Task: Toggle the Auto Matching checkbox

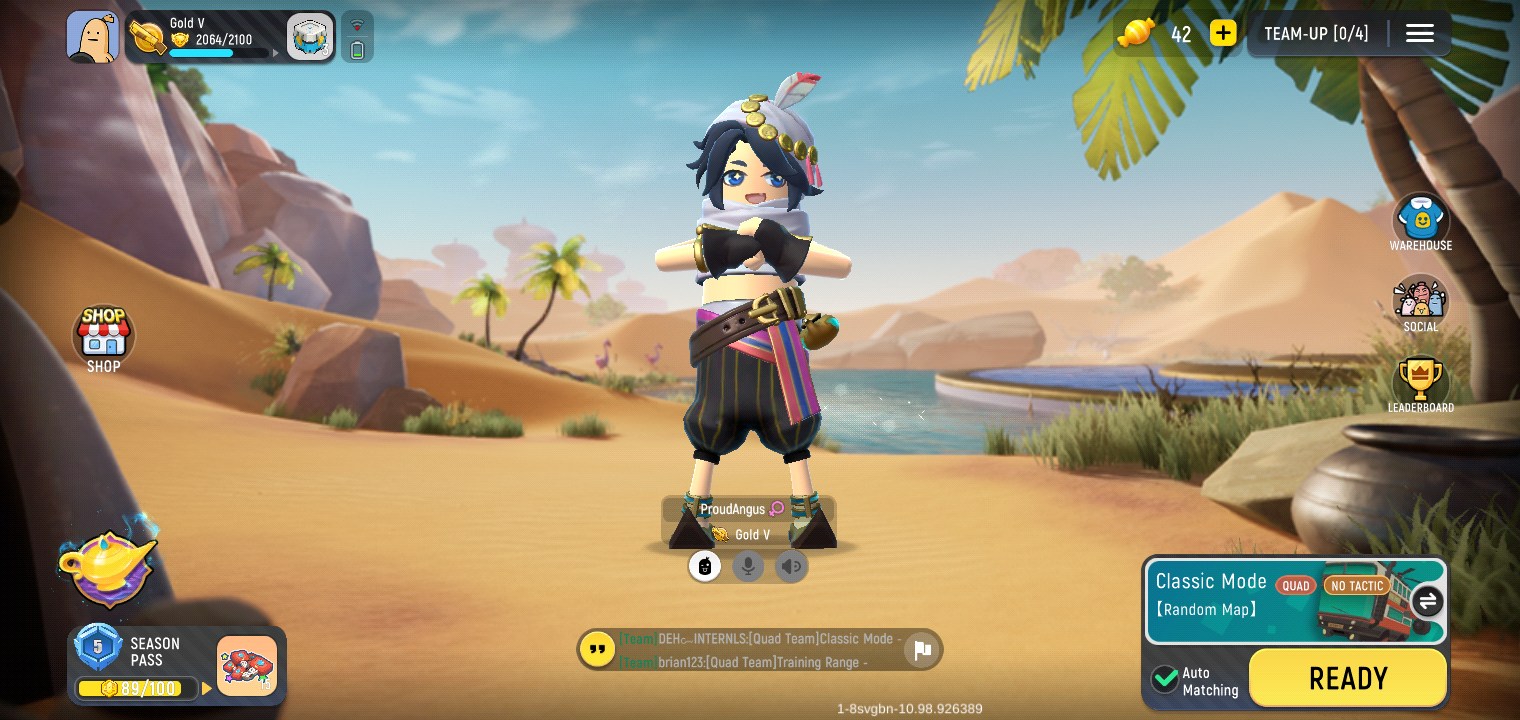Action: (1165, 679)
